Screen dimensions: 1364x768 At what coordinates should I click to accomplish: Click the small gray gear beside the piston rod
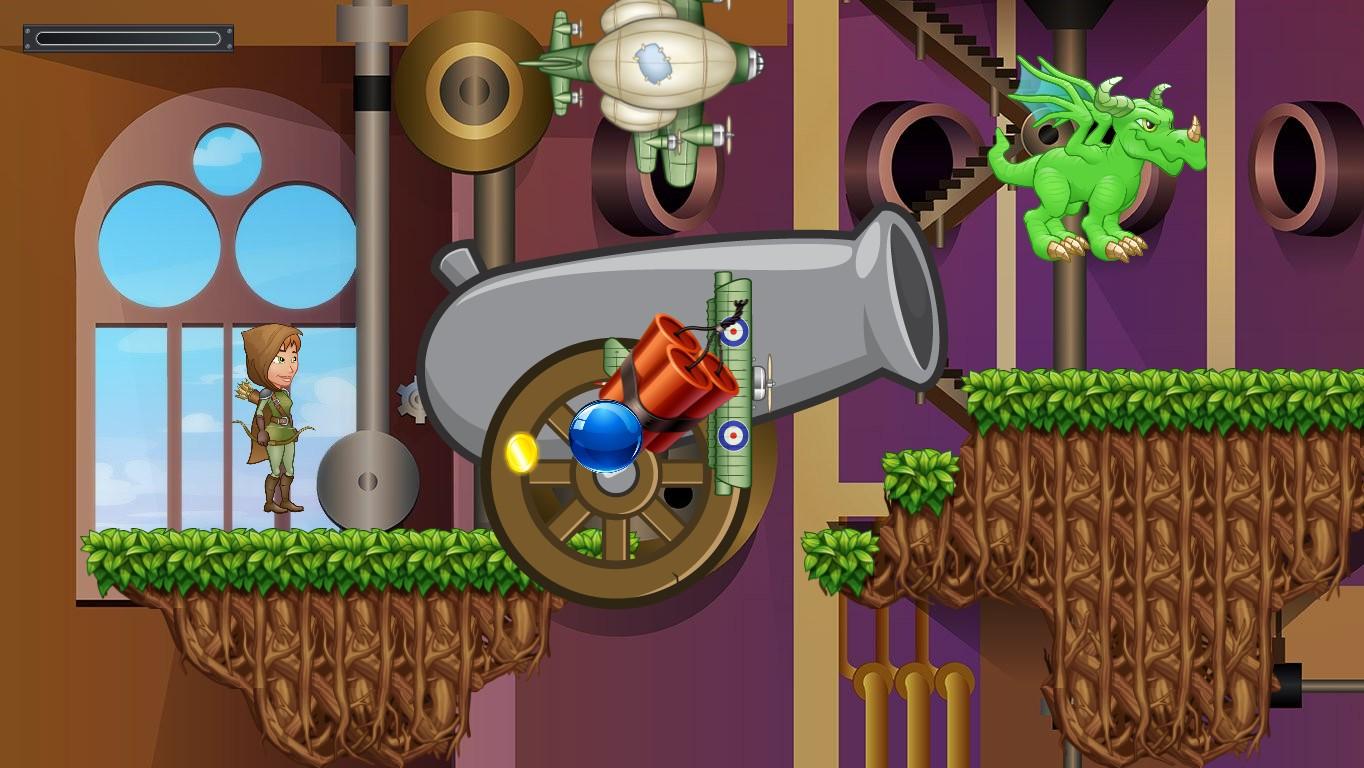(412, 399)
